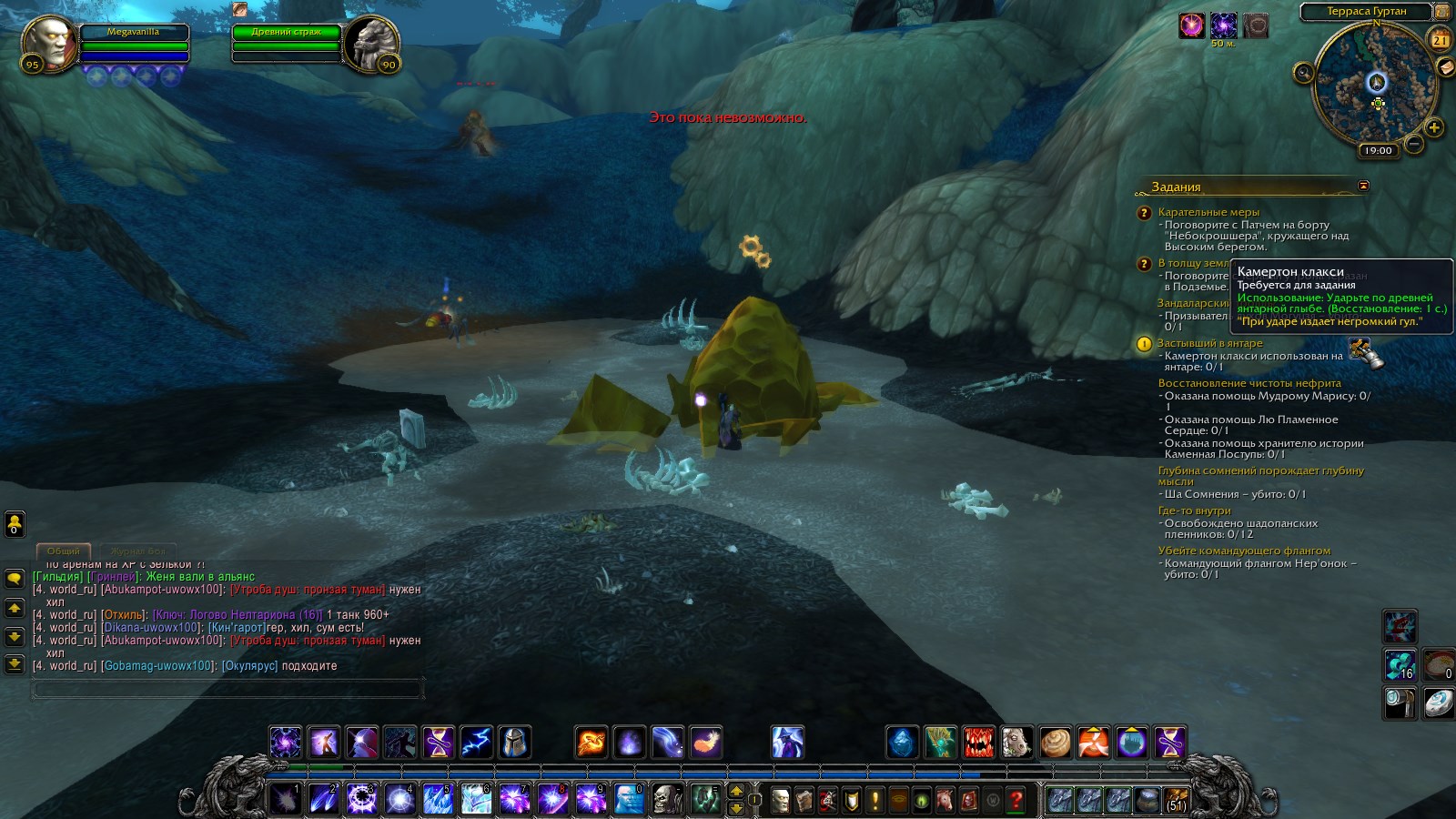Image resolution: width=1456 pixels, height=819 pixels.
Task: Select the Megavanilla player portrait
Action: [x=50, y=43]
